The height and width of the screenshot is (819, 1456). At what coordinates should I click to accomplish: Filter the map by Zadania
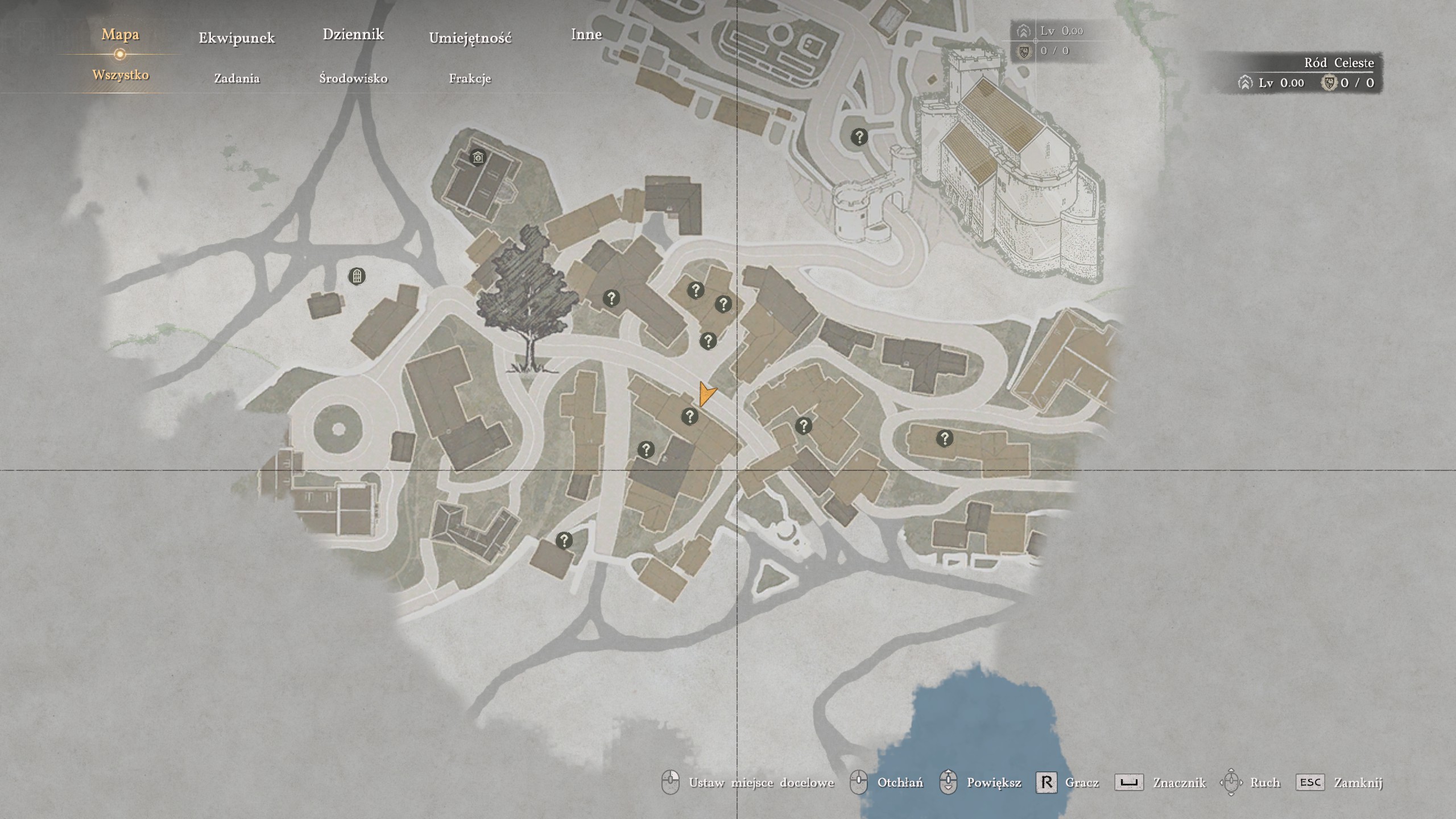tap(237, 78)
